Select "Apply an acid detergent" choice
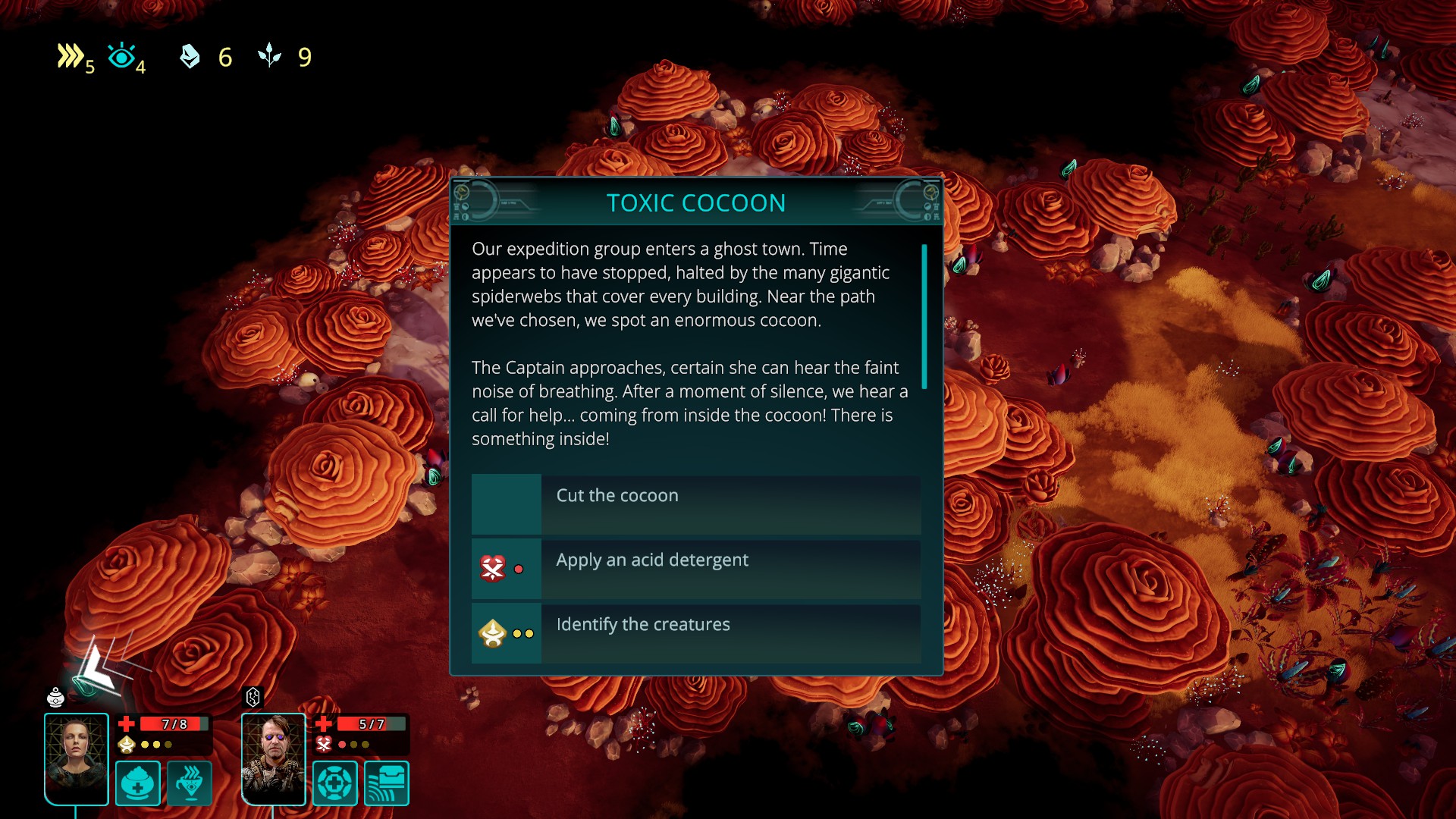The width and height of the screenshot is (1456, 819). point(696,569)
